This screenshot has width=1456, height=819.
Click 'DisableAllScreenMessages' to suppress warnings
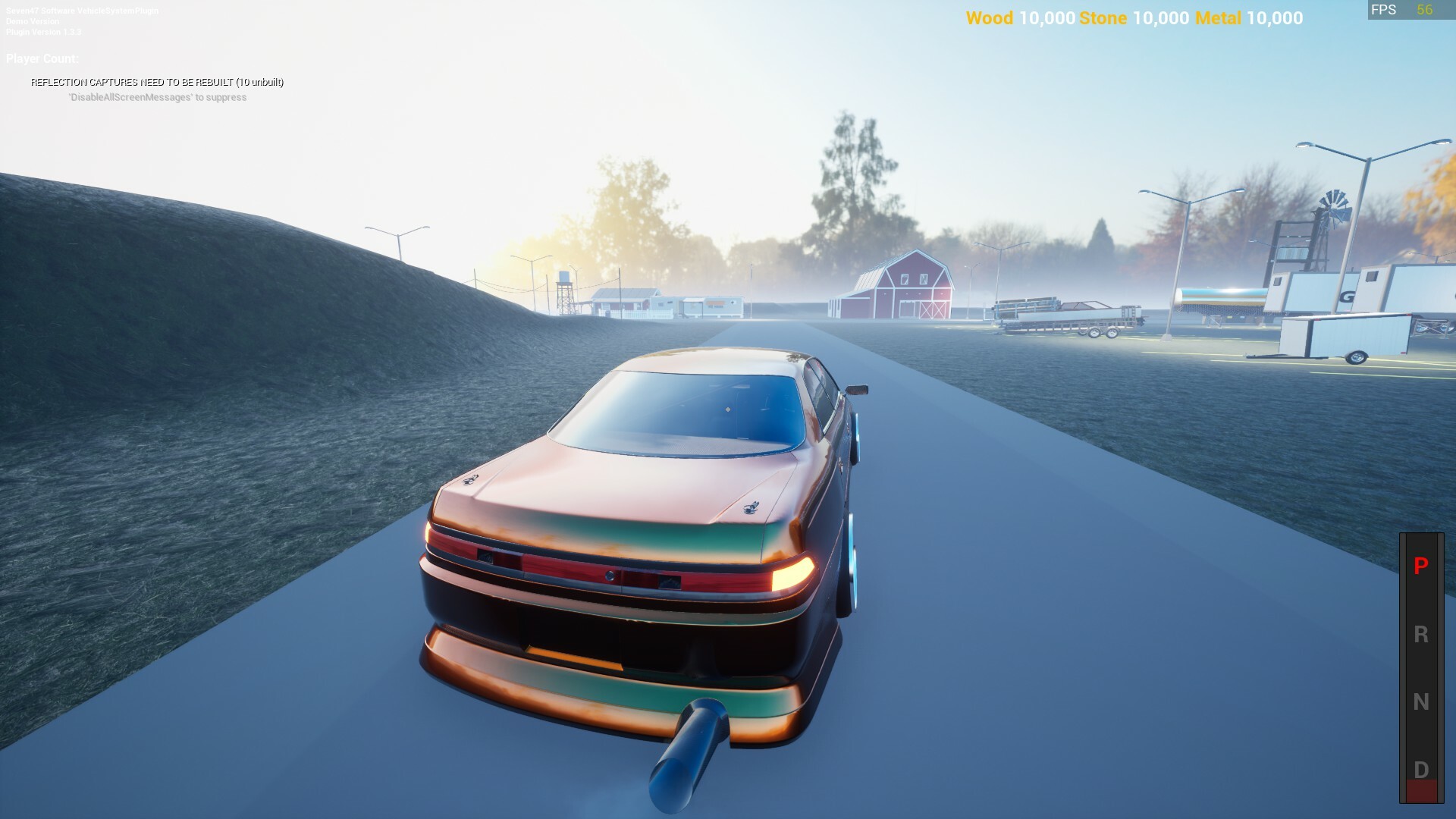pos(157,98)
